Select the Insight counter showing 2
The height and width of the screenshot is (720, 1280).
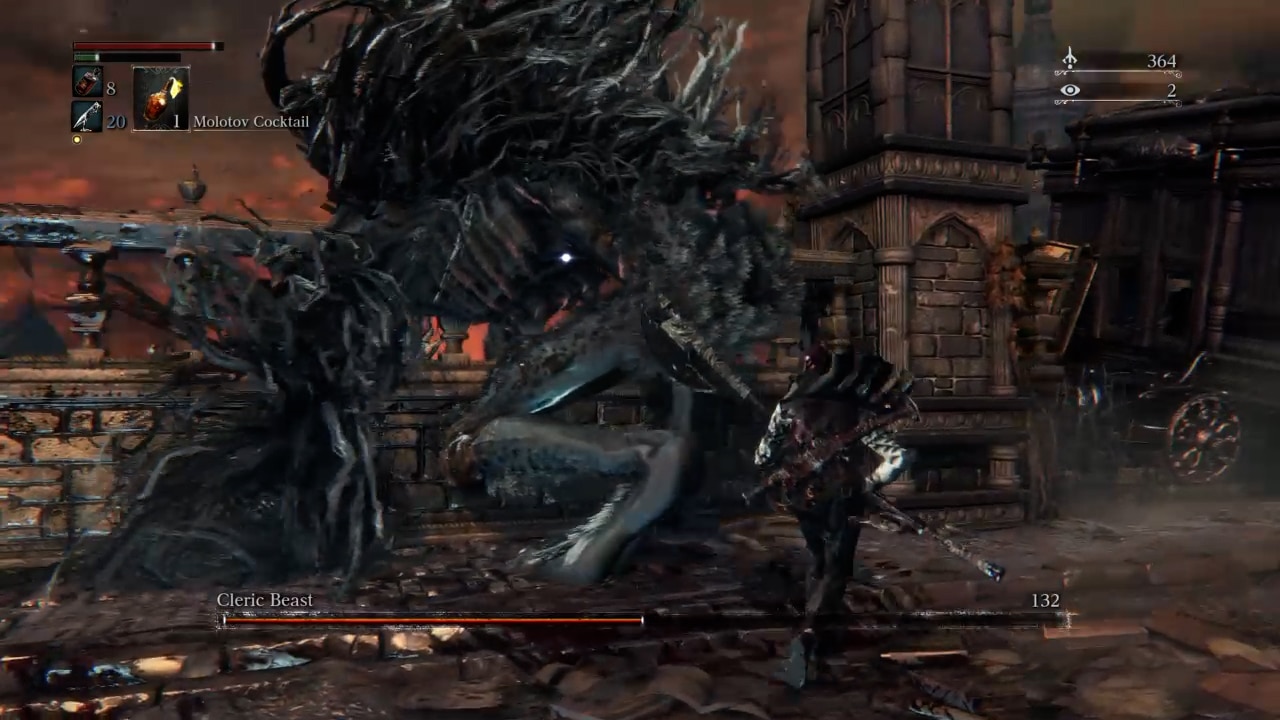(x=1172, y=90)
